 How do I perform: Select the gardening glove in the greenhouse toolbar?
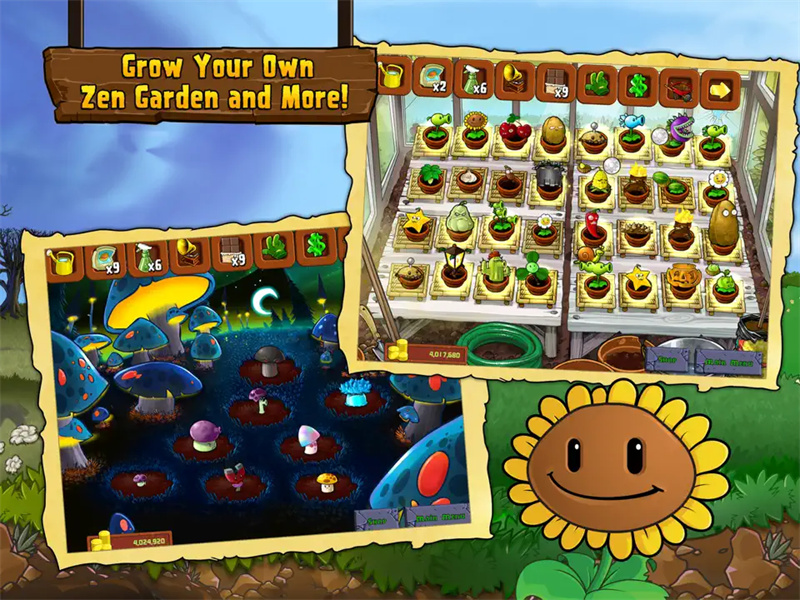(596, 85)
